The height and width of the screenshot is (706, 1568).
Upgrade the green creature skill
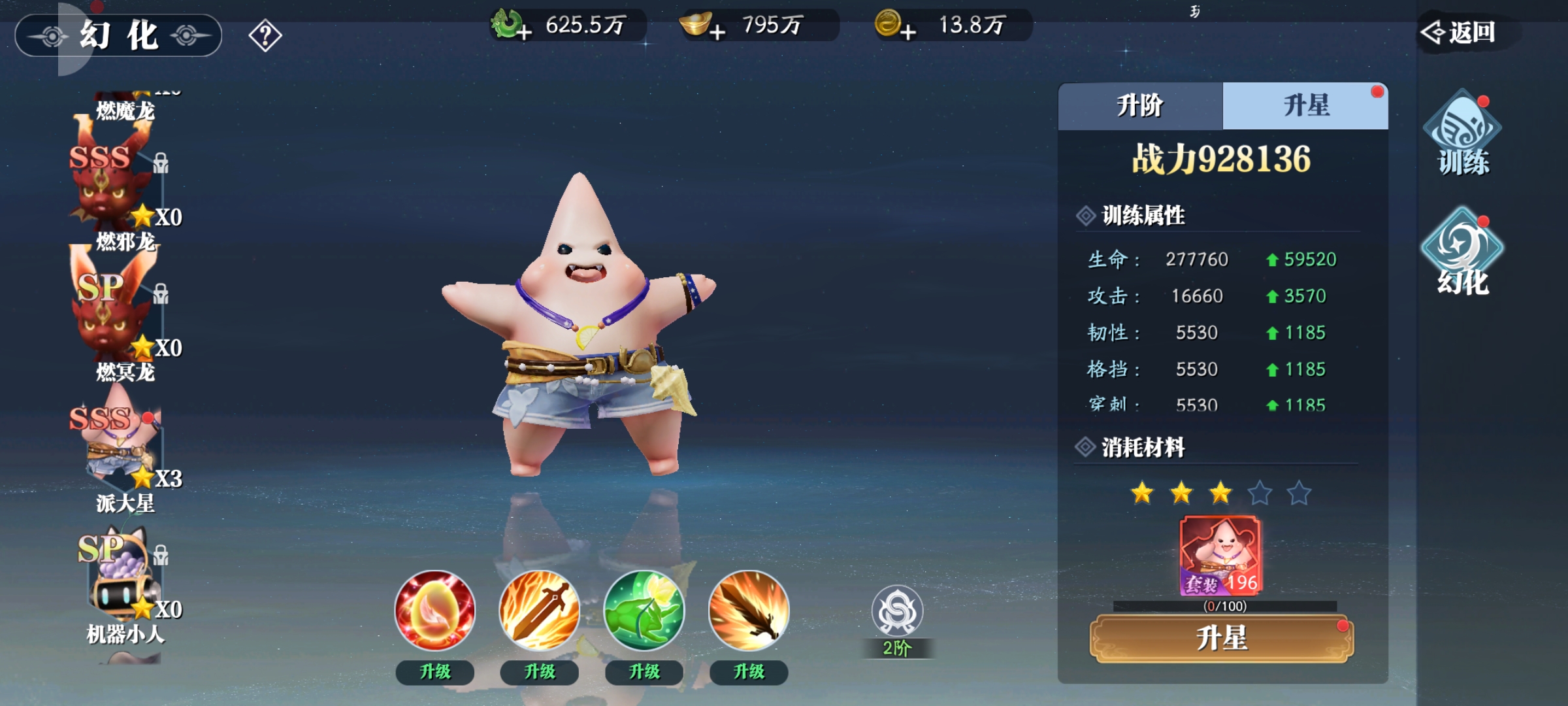tap(644, 672)
